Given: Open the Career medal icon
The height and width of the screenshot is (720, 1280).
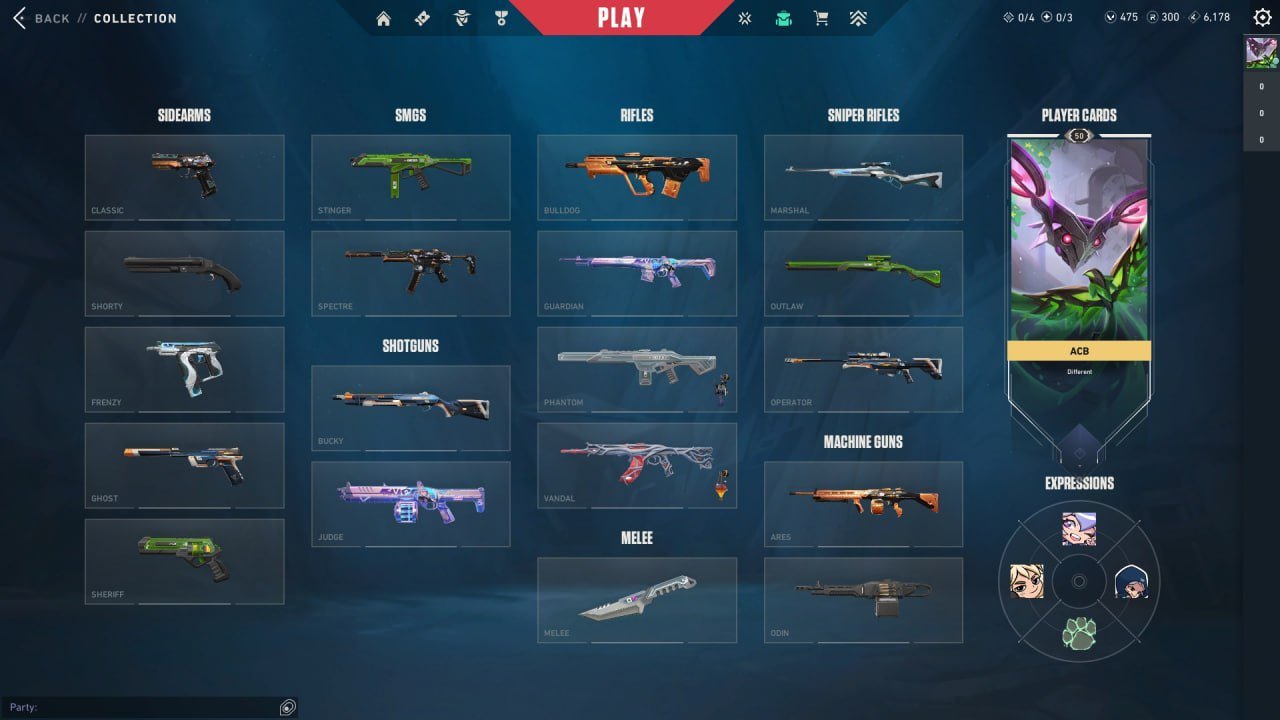Looking at the screenshot, I should (x=500, y=18).
